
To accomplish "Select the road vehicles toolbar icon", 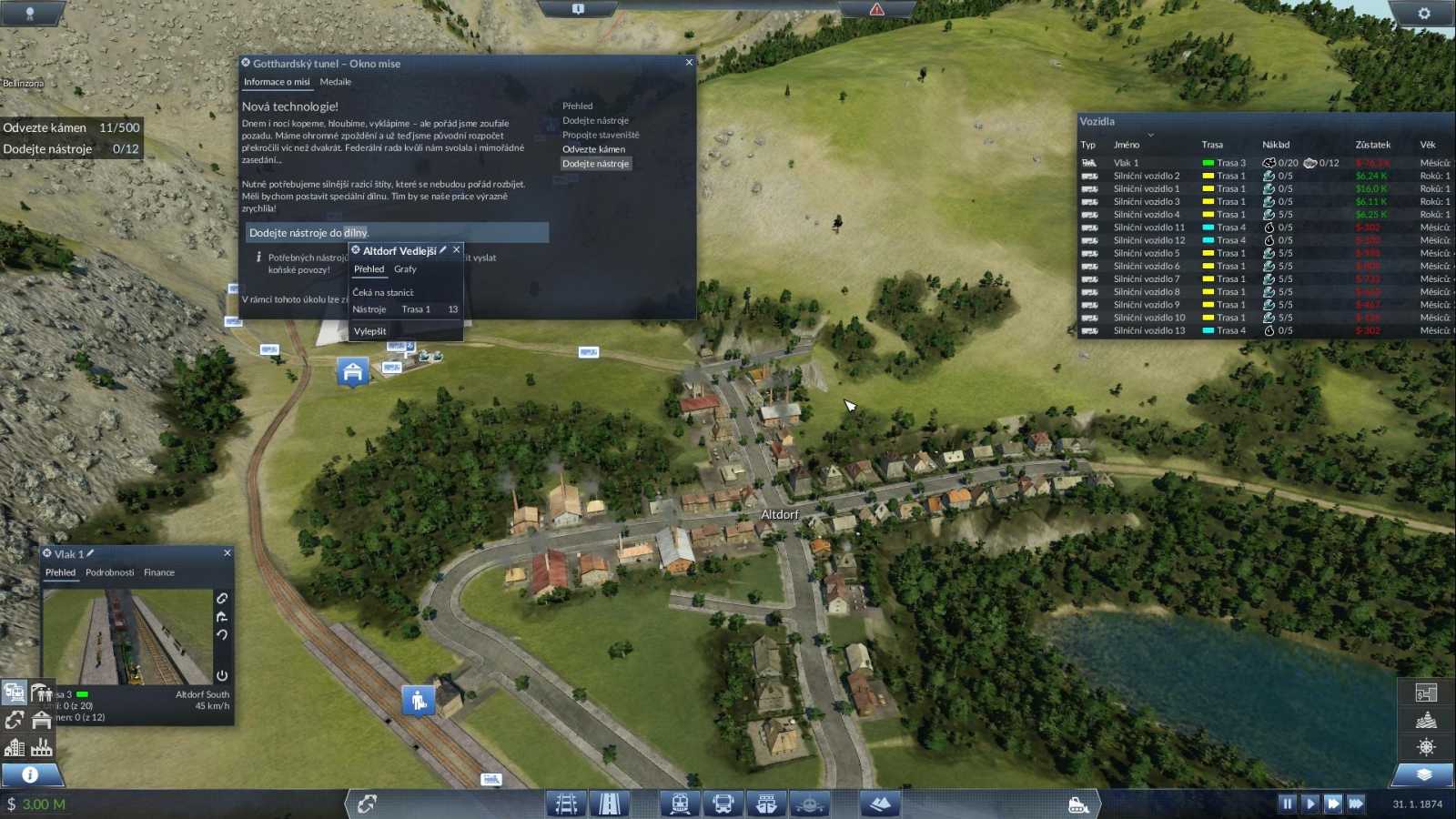I will [723, 804].
